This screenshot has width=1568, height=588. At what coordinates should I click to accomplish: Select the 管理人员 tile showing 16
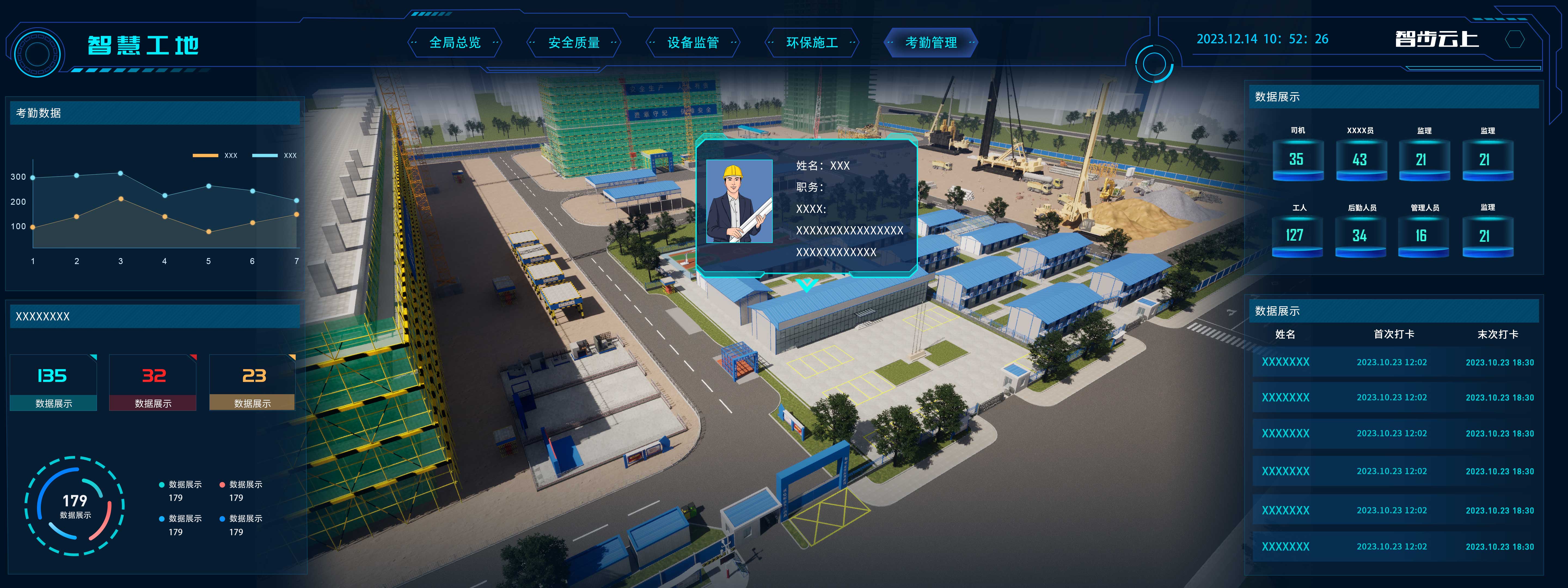click(x=1423, y=235)
